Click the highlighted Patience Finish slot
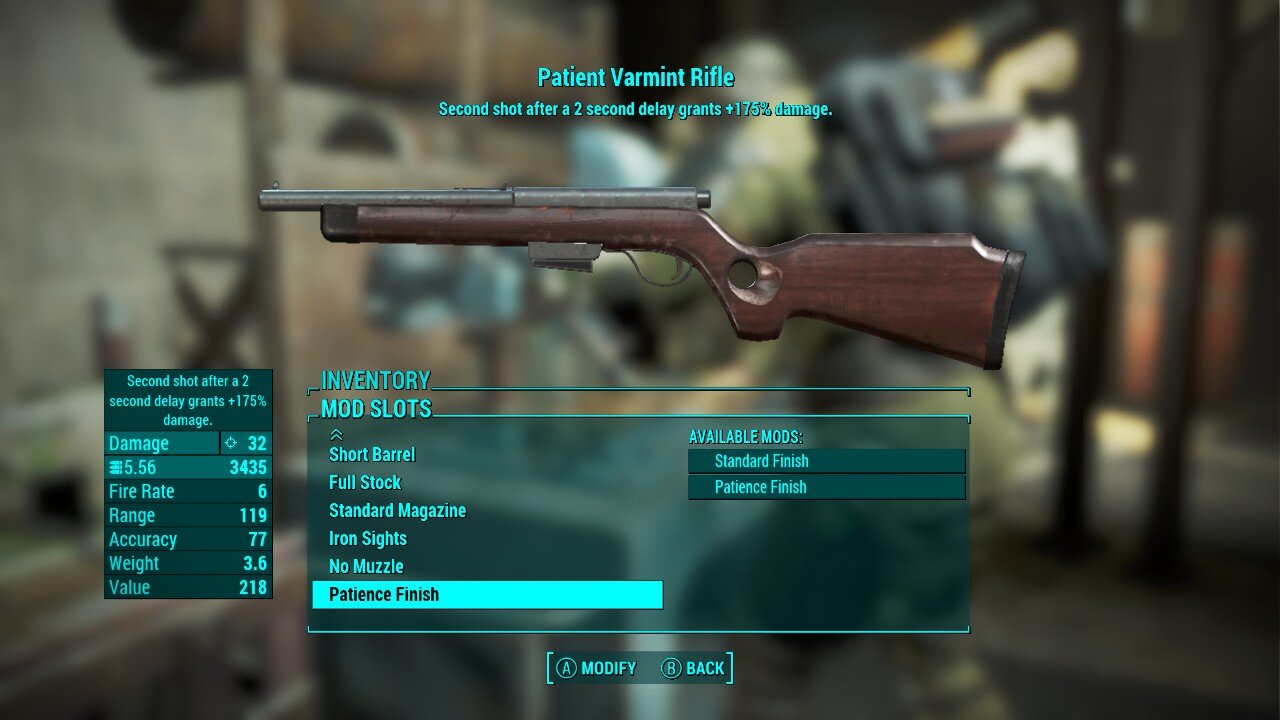Viewport: 1280px width, 720px height. point(487,594)
